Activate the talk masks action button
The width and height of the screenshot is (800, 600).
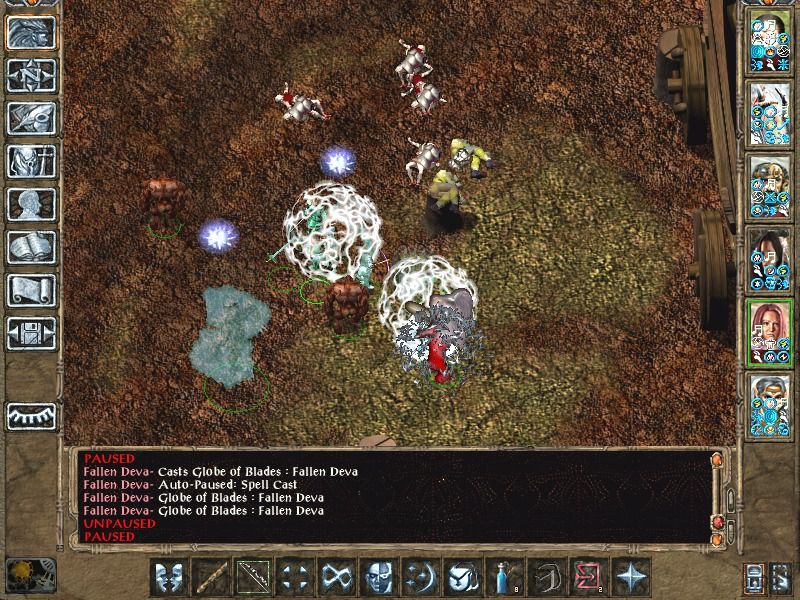168,577
